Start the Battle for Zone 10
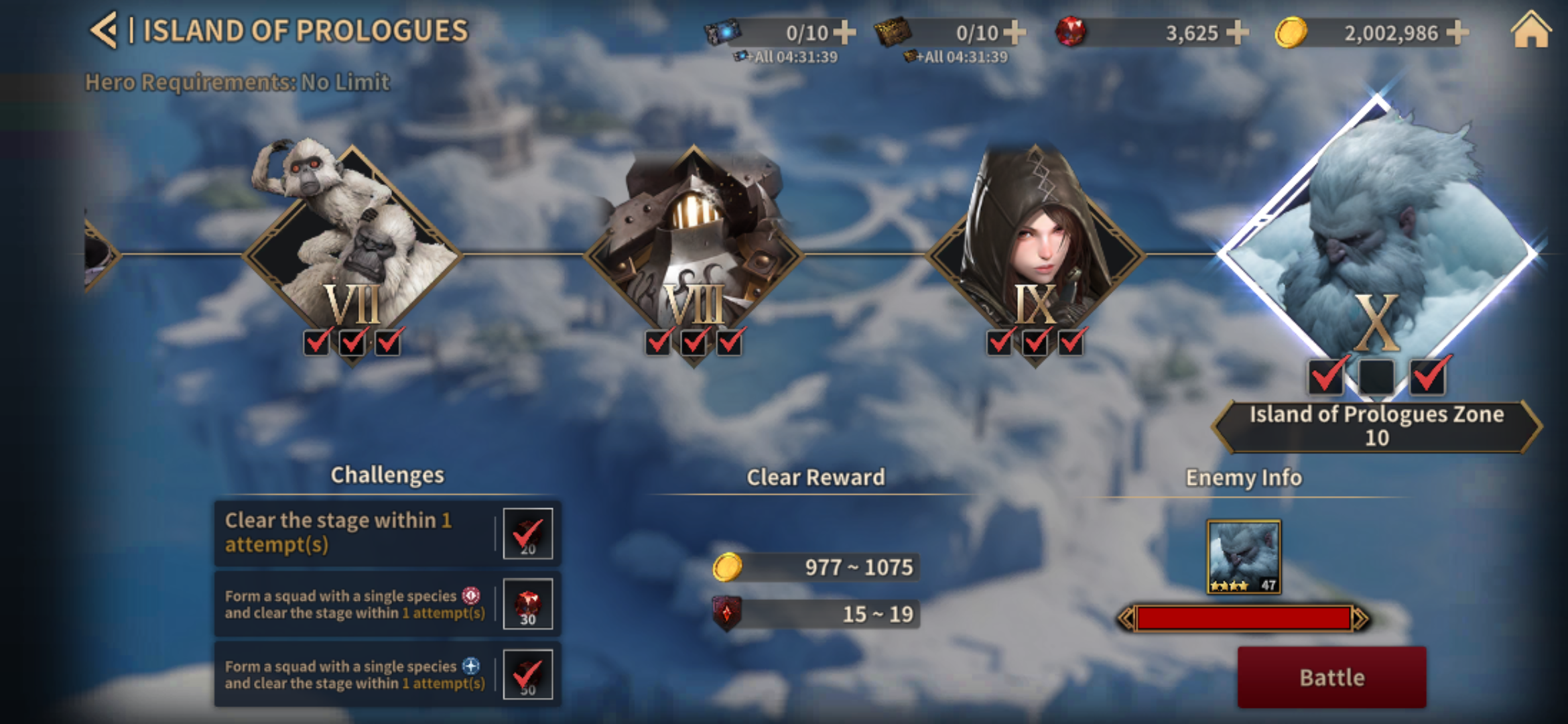The image size is (1568, 724). click(x=1331, y=677)
